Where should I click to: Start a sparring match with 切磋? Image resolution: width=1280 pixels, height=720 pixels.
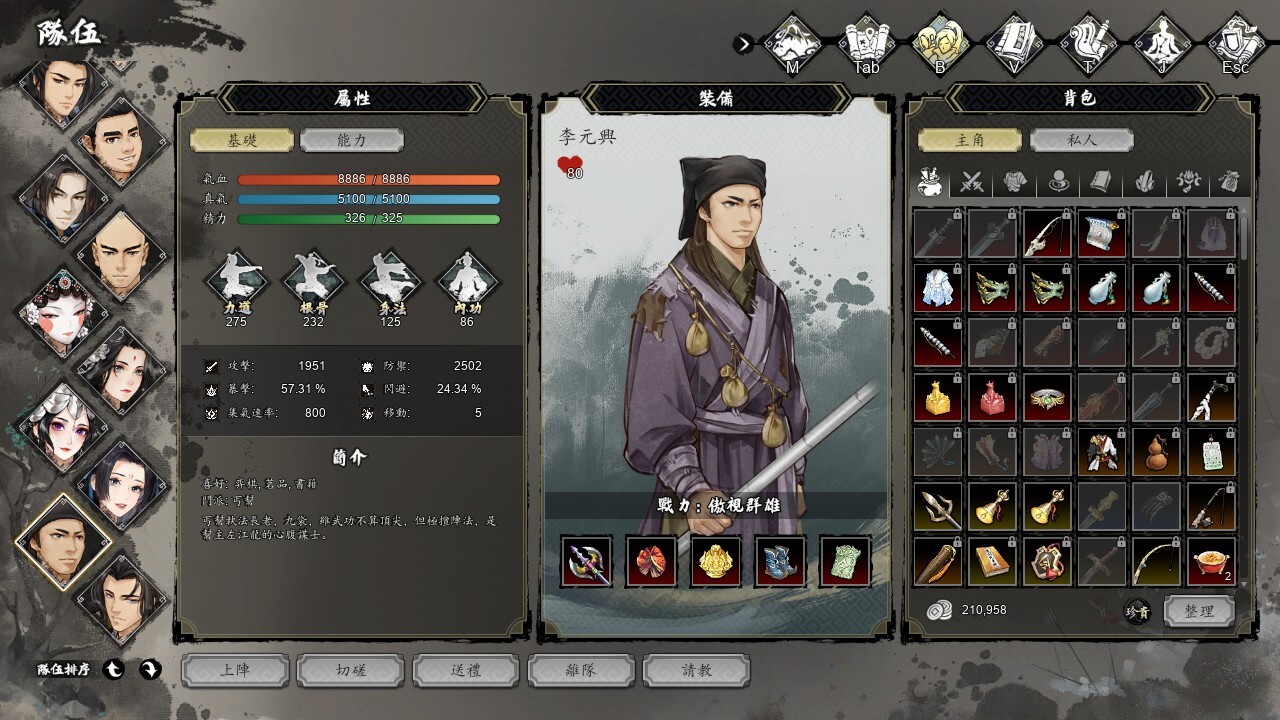click(x=351, y=670)
